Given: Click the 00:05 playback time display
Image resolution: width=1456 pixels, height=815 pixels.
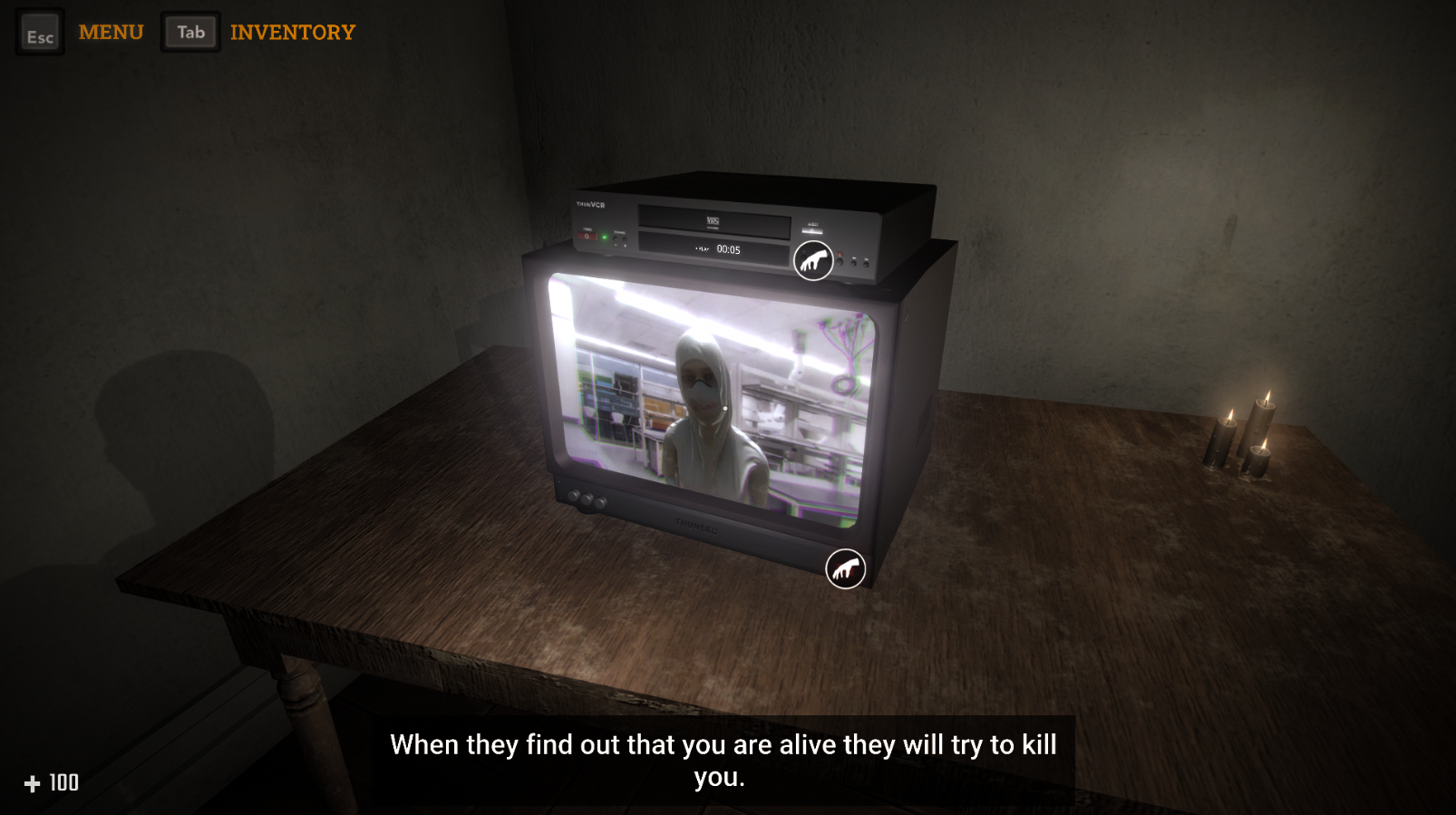Looking at the screenshot, I should tap(729, 249).
